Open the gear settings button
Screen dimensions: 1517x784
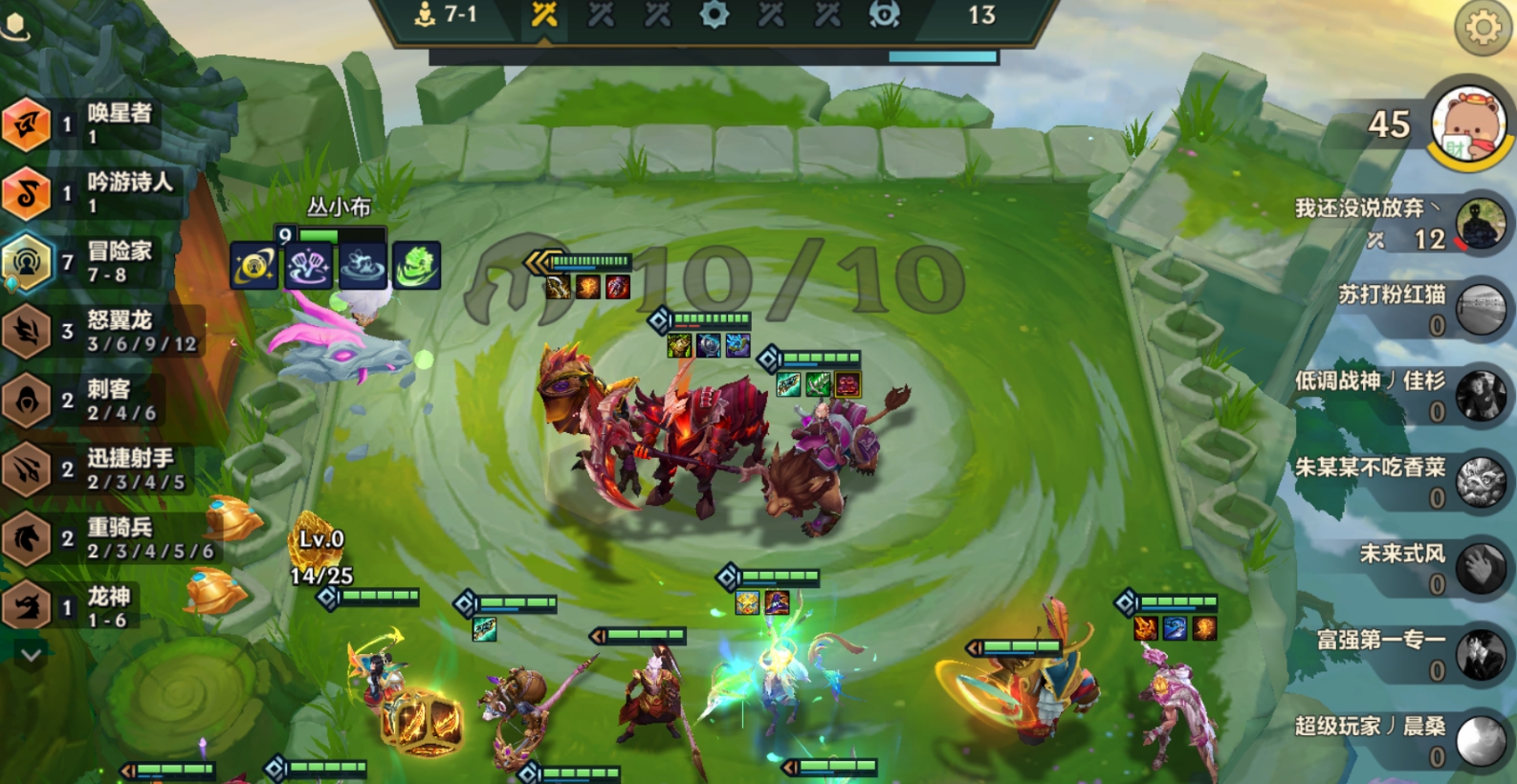[x=1483, y=28]
